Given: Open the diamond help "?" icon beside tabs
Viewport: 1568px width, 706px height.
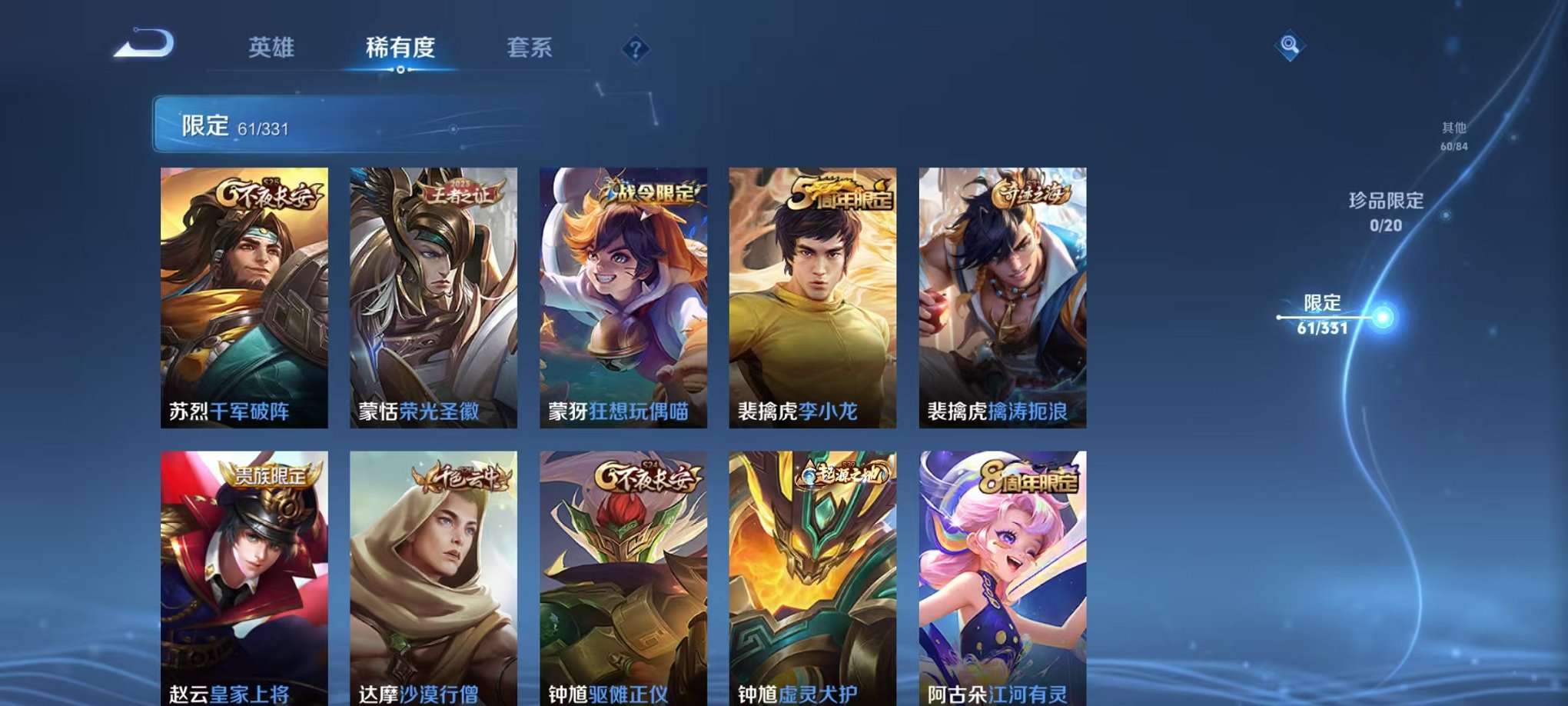Looking at the screenshot, I should [635, 50].
